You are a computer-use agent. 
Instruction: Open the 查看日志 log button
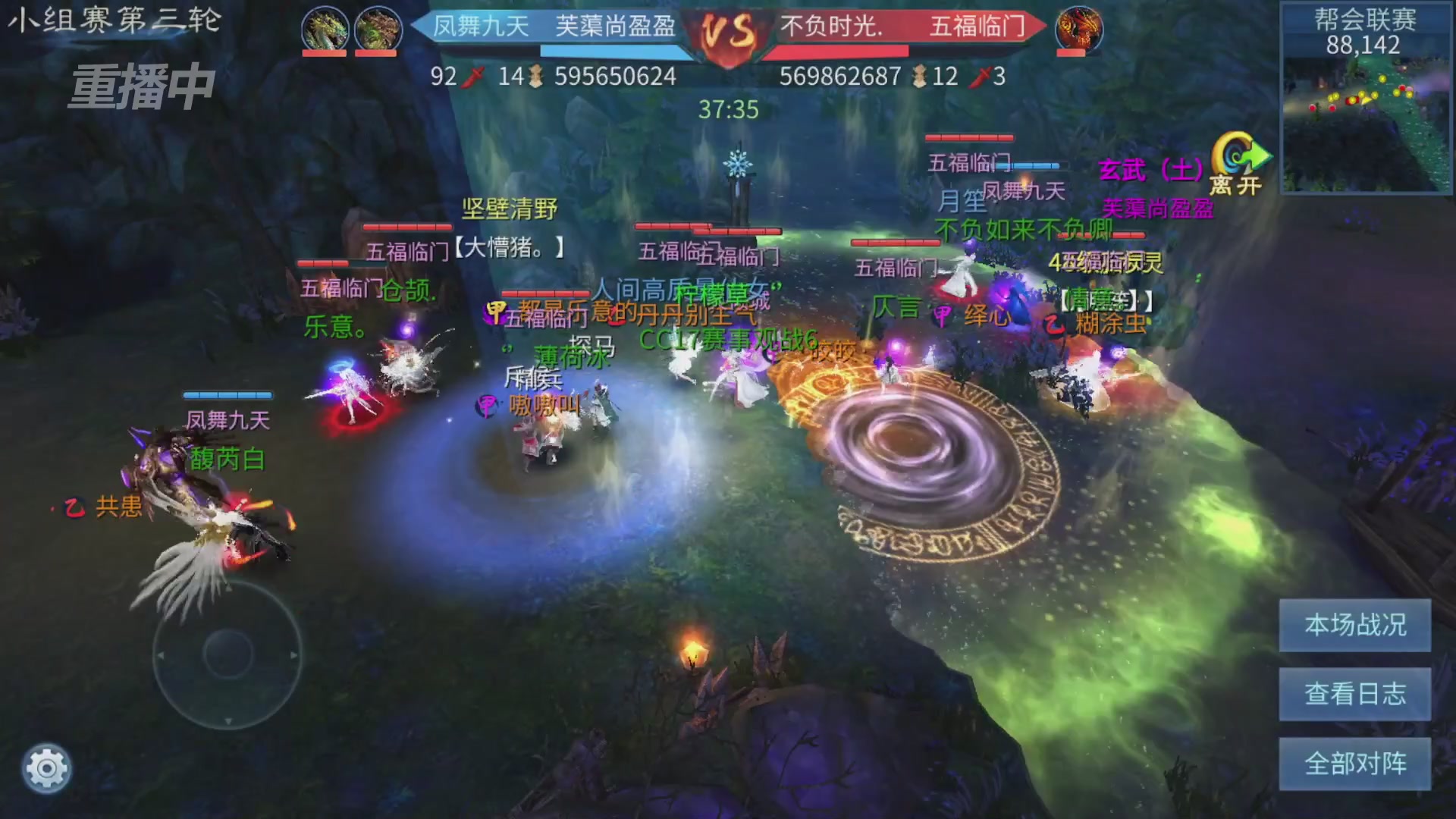click(x=1354, y=692)
